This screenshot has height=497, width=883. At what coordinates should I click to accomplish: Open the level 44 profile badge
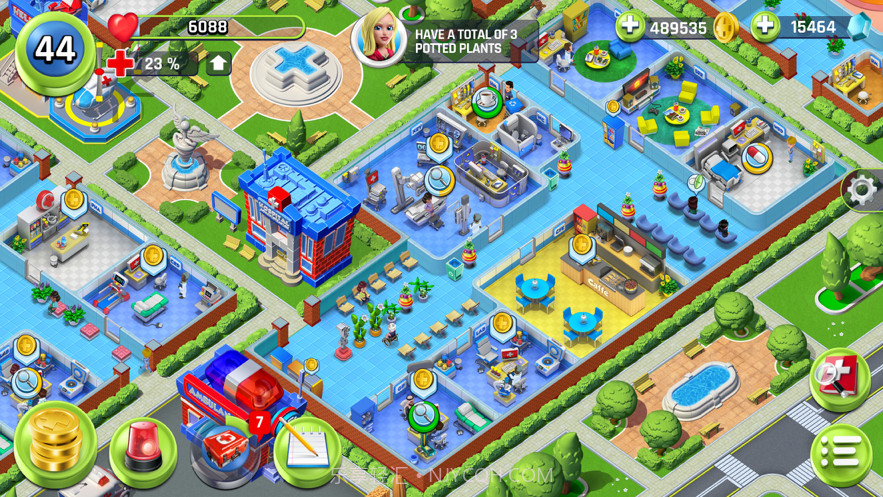coord(54,49)
